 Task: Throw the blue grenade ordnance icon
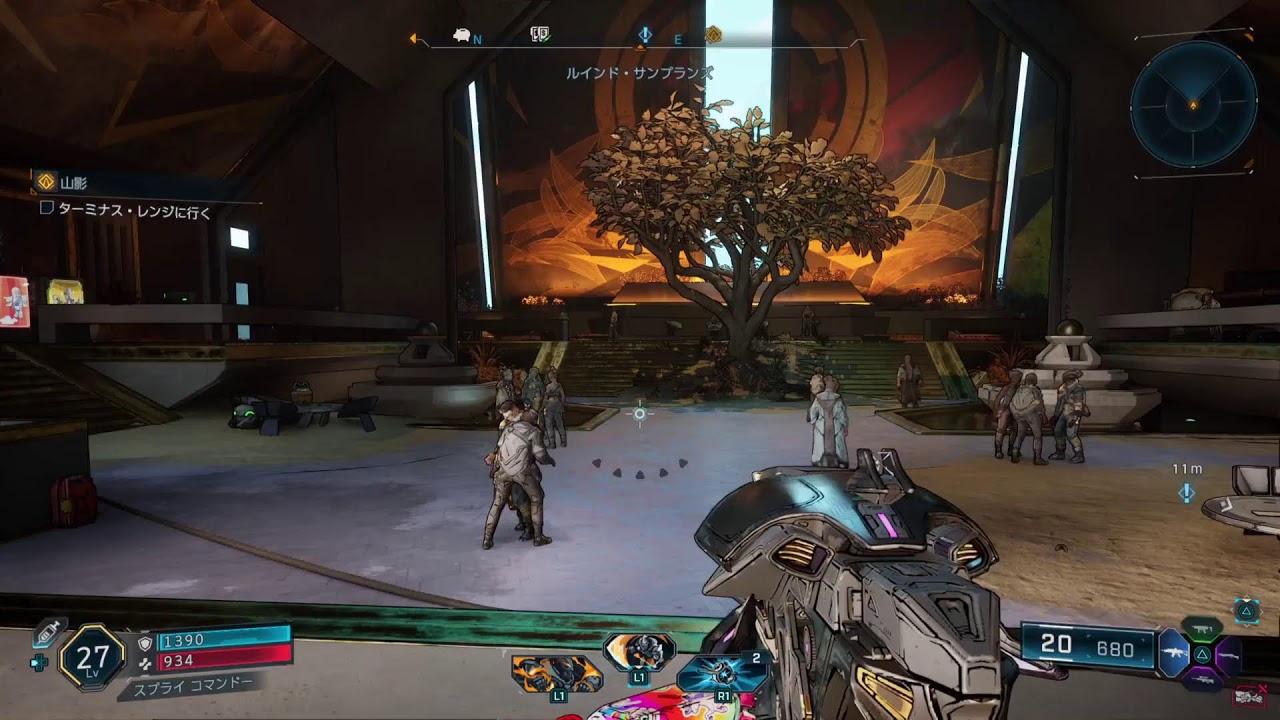(722, 672)
